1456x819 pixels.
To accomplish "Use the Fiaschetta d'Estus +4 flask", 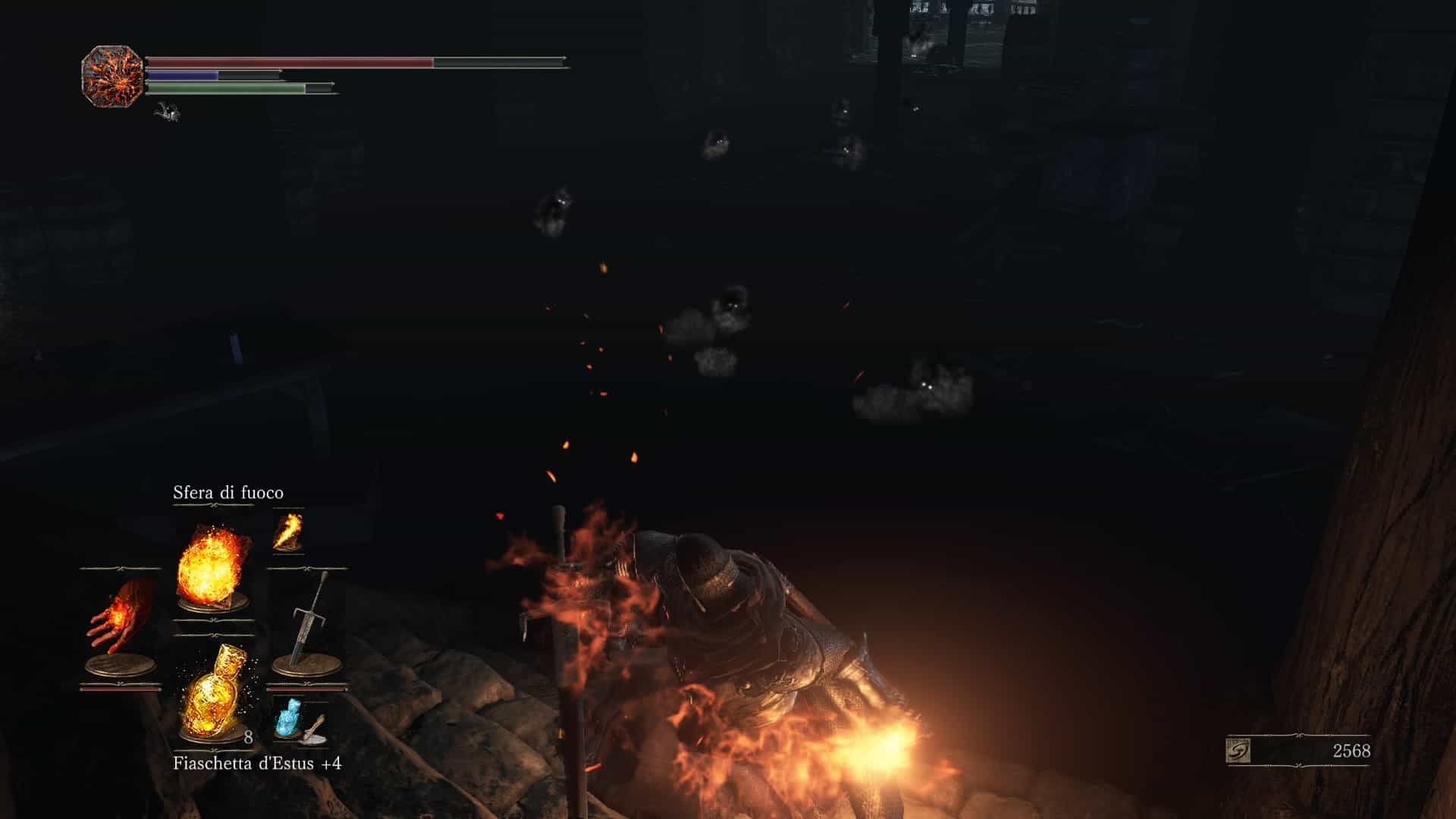I will click(212, 692).
